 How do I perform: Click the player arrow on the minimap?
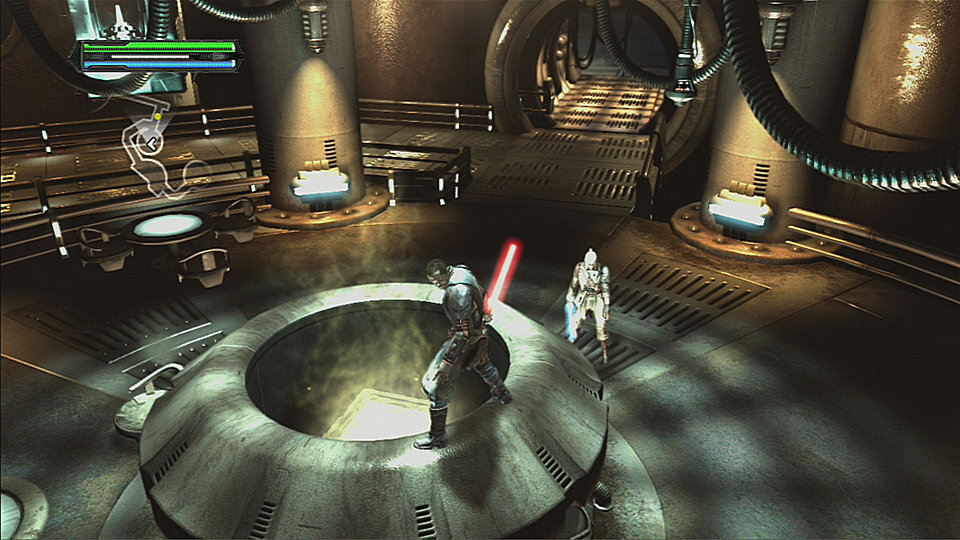[150, 145]
